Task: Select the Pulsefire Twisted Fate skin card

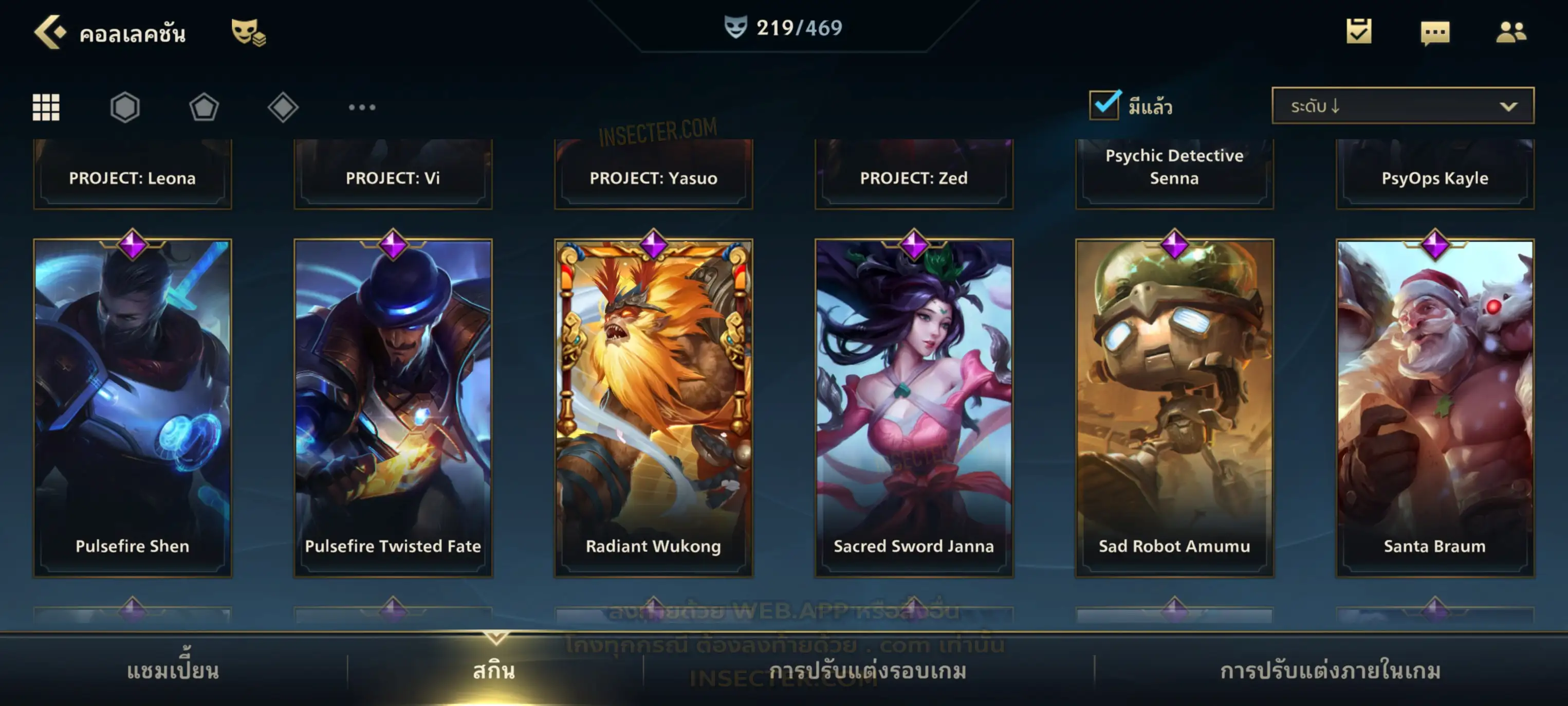Action: [x=393, y=407]
